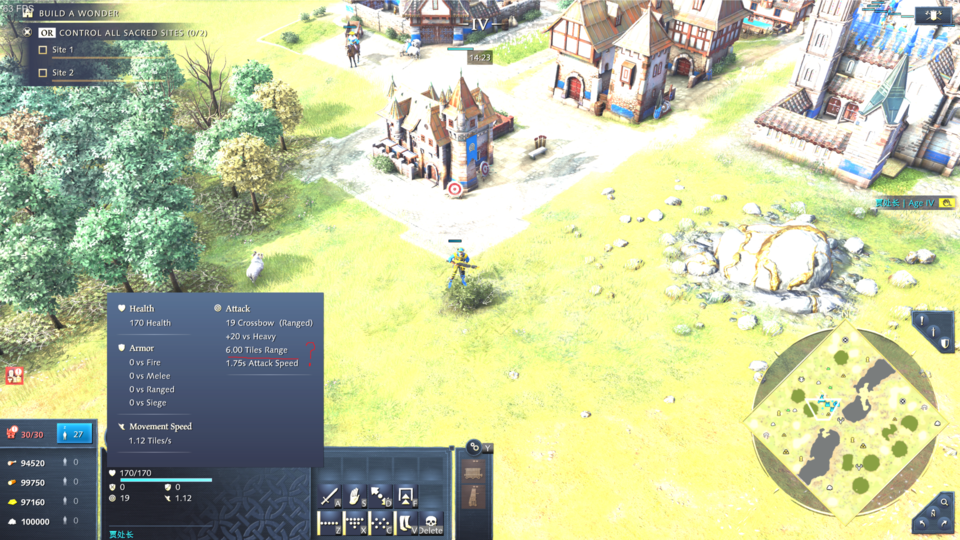Activate the sword attack-move command
The width and height of the screenshot is (960, 540).
point(330,496)
